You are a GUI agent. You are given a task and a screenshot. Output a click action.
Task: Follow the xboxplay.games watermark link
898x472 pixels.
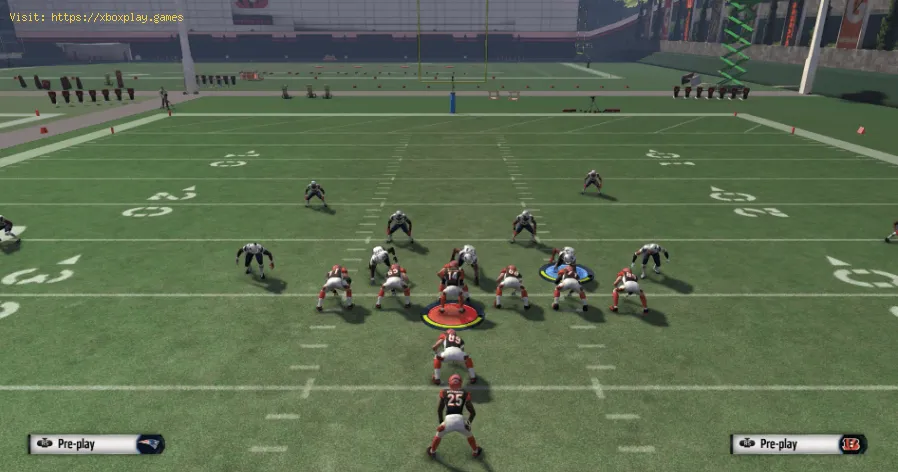pyautogui.click(x=97, y=17)
